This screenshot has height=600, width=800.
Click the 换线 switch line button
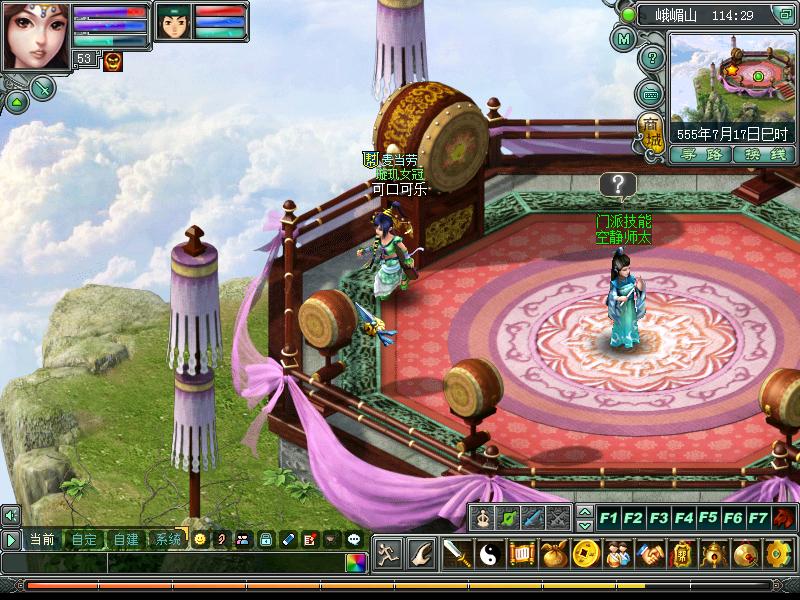tap(763, 154)
